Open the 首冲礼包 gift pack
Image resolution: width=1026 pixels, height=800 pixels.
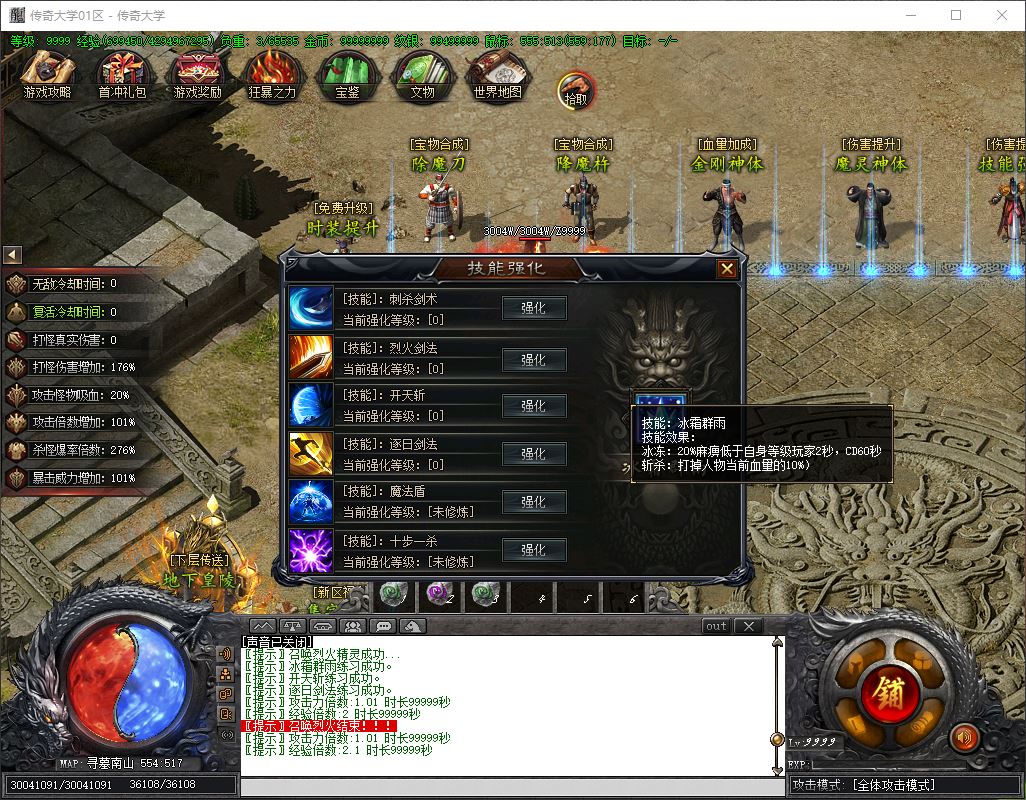click(122, 72)
